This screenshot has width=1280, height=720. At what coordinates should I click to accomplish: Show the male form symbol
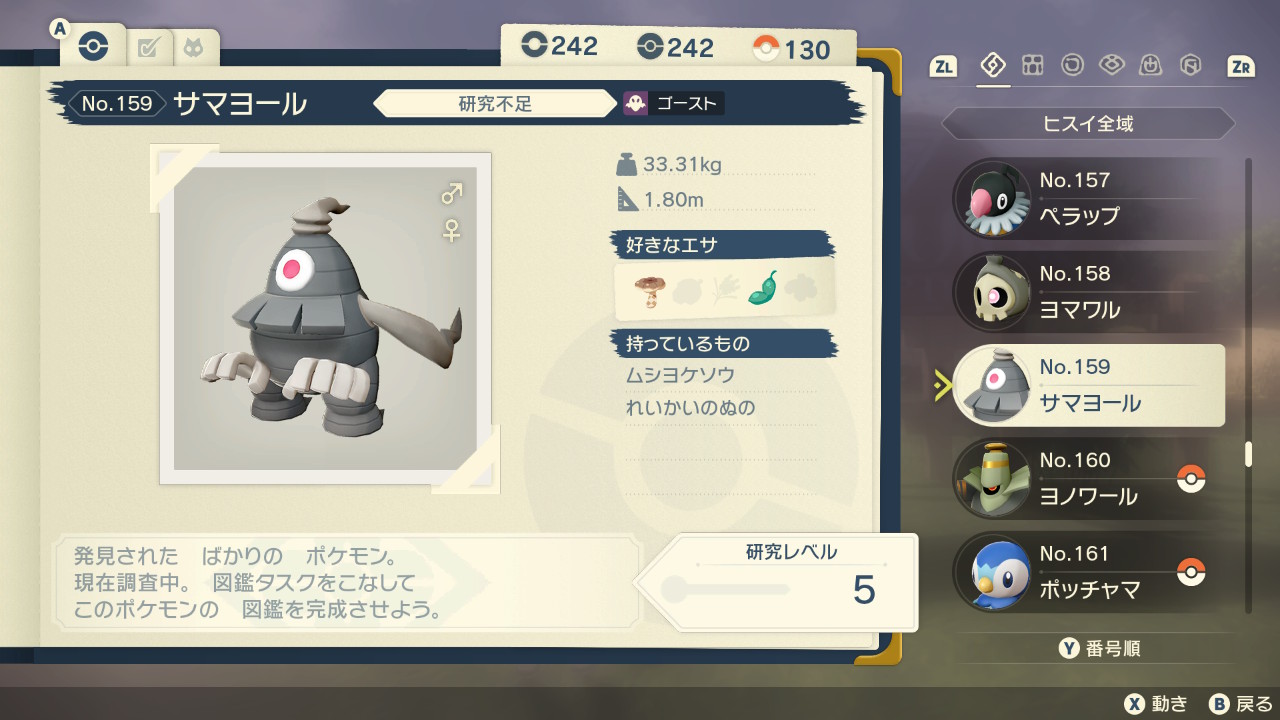point(452,193)
